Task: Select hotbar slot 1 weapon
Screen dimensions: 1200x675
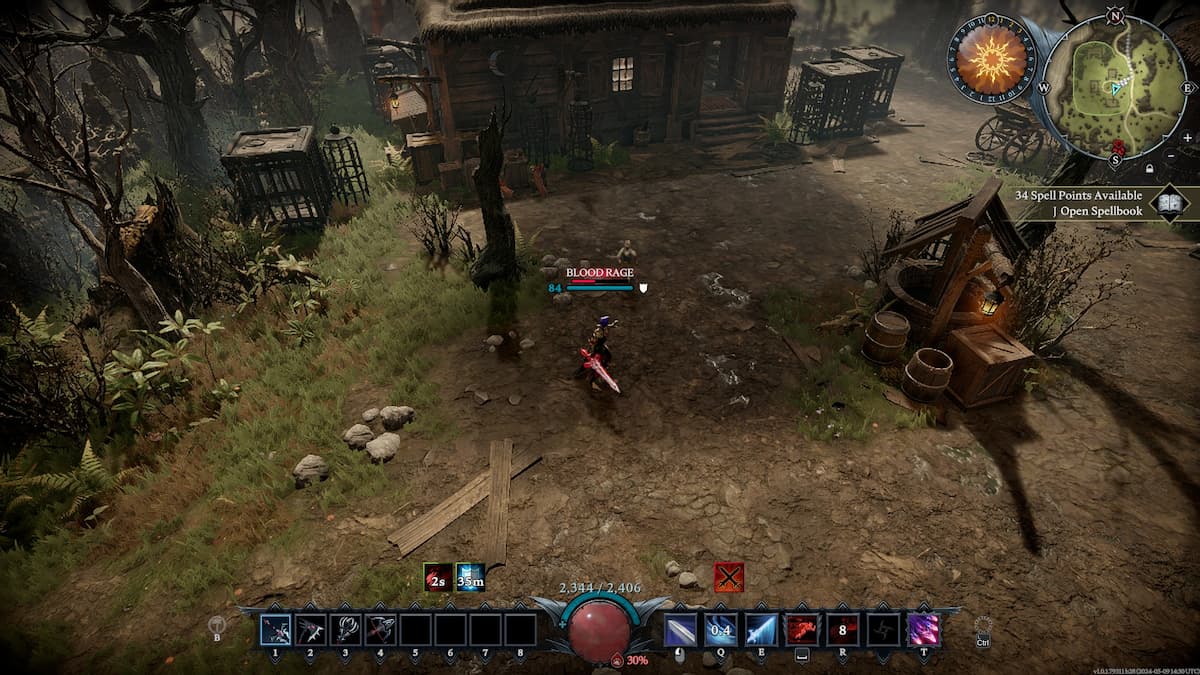Action: (x=276, y=630)
